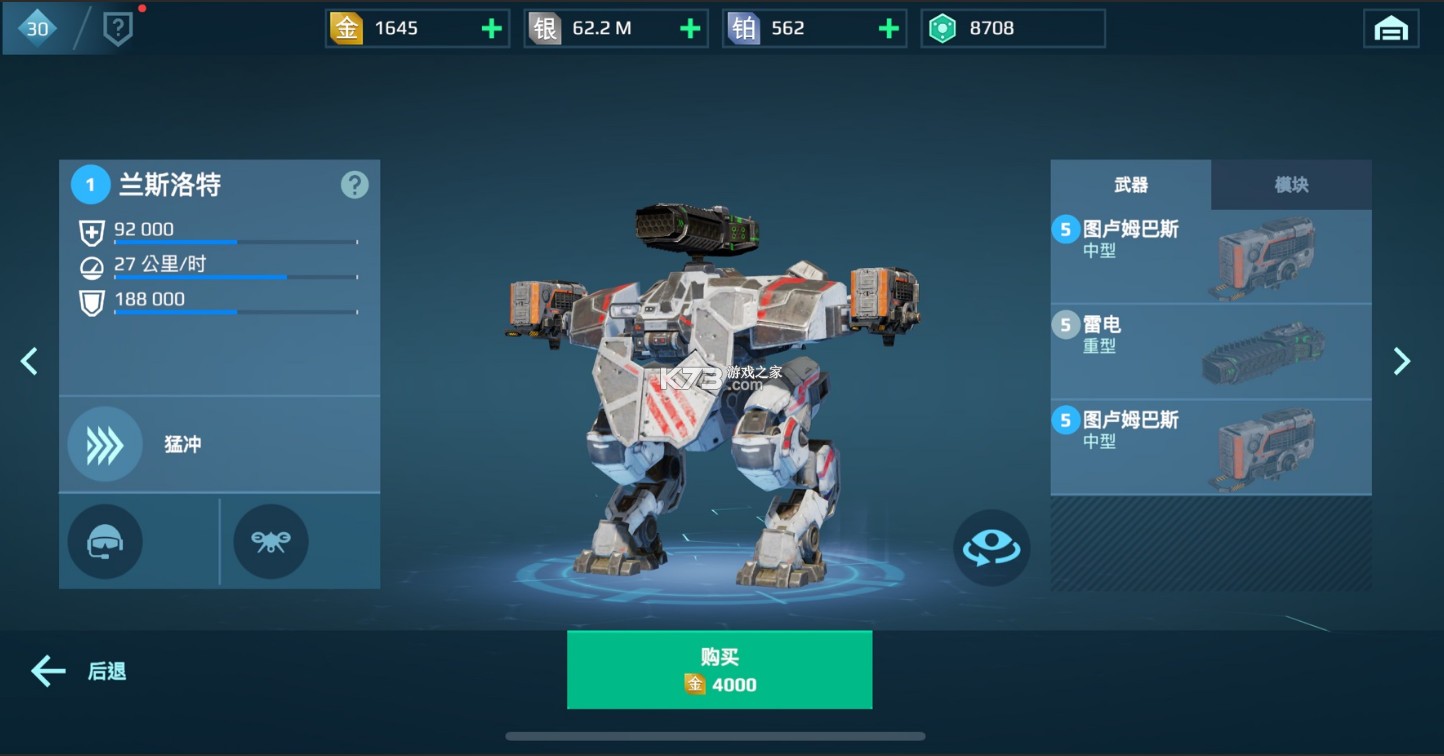This screenshot has height=756, width=1444.
Task: Show the next robot with right arrow
Action: coord(1402,361)
